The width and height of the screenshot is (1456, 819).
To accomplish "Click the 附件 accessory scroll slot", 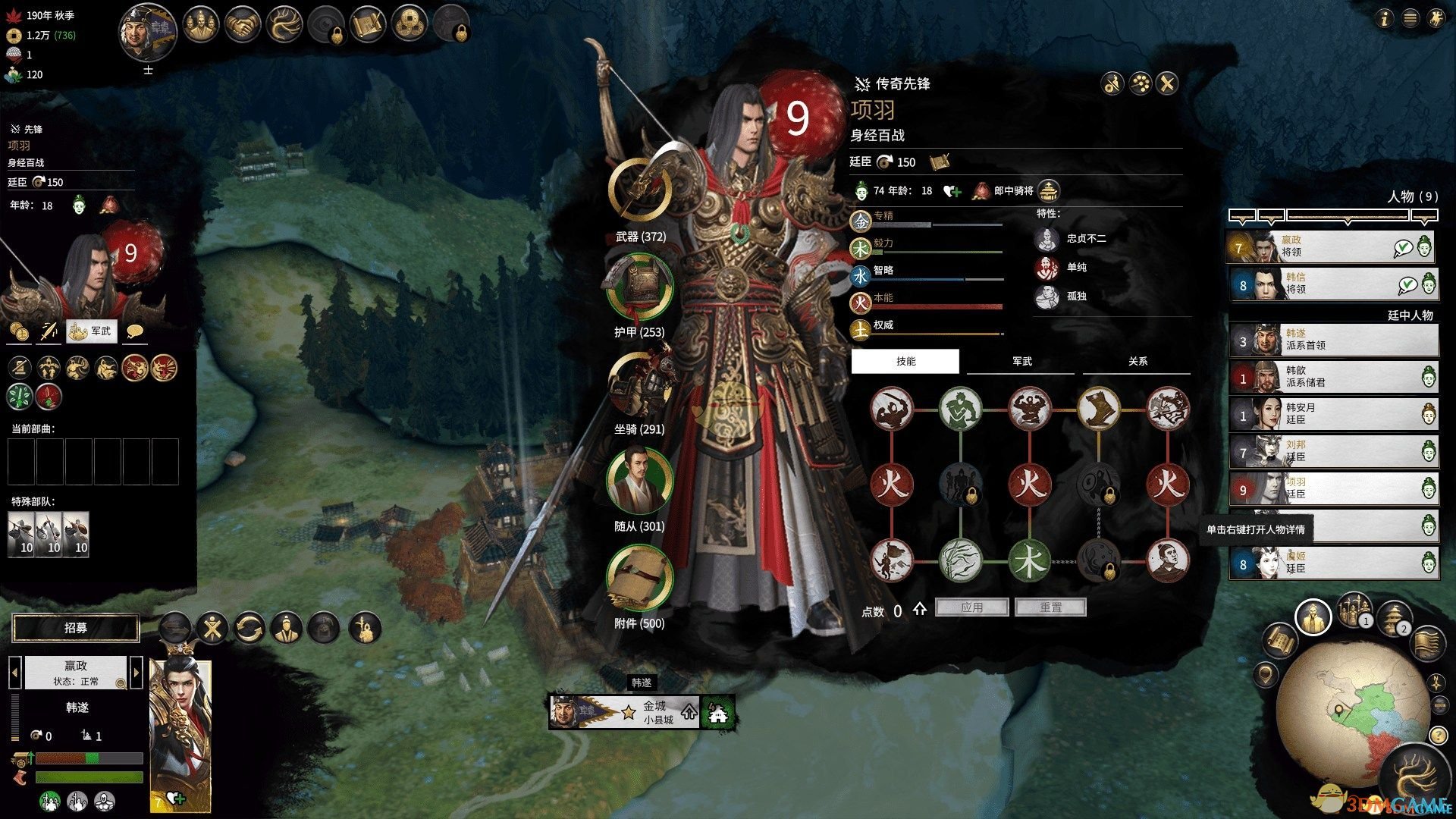I will (641, 579).
